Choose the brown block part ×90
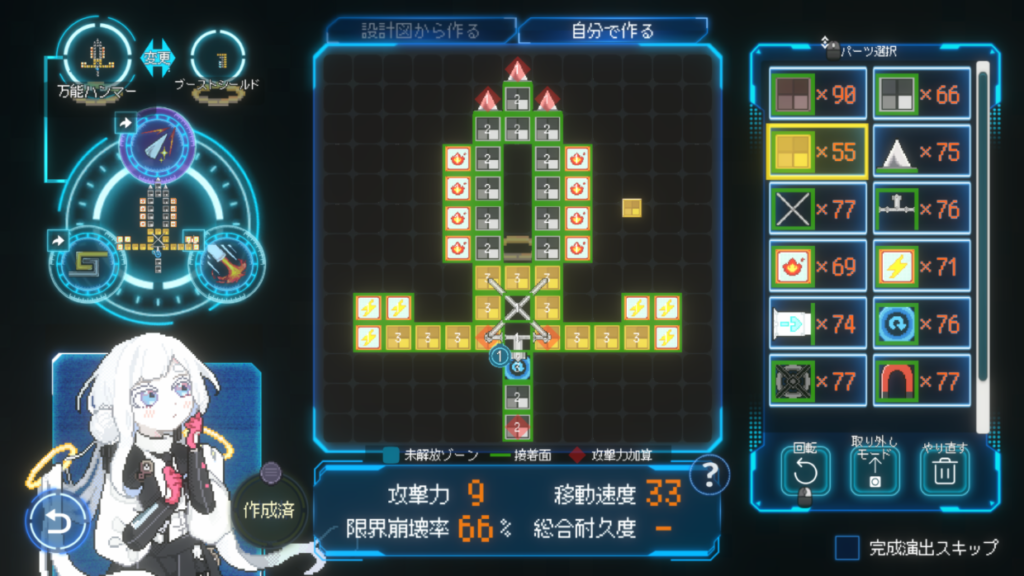This screenshot has width=1024, height=576. (x=817, y=94)
